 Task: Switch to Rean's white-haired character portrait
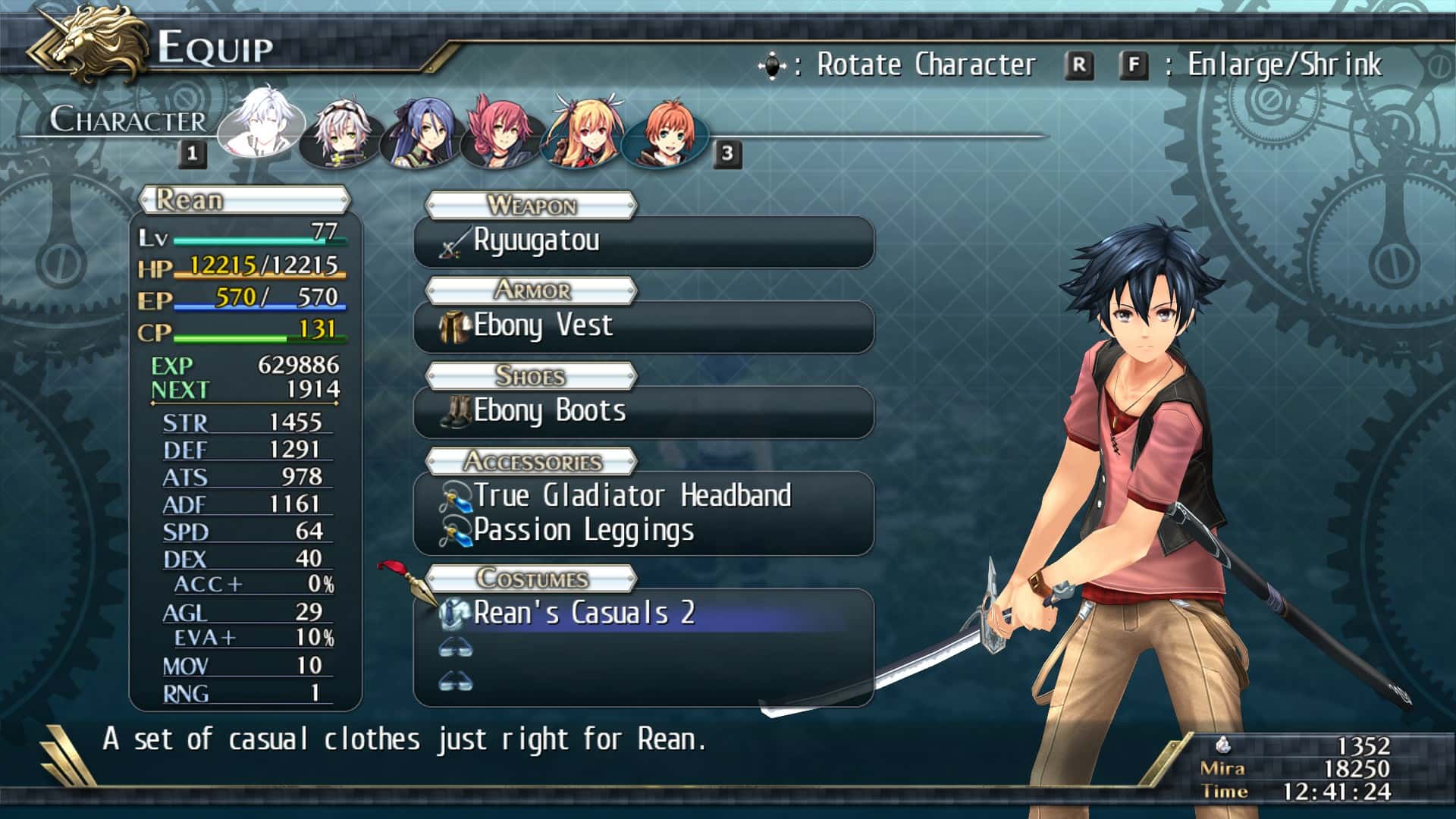262,123
